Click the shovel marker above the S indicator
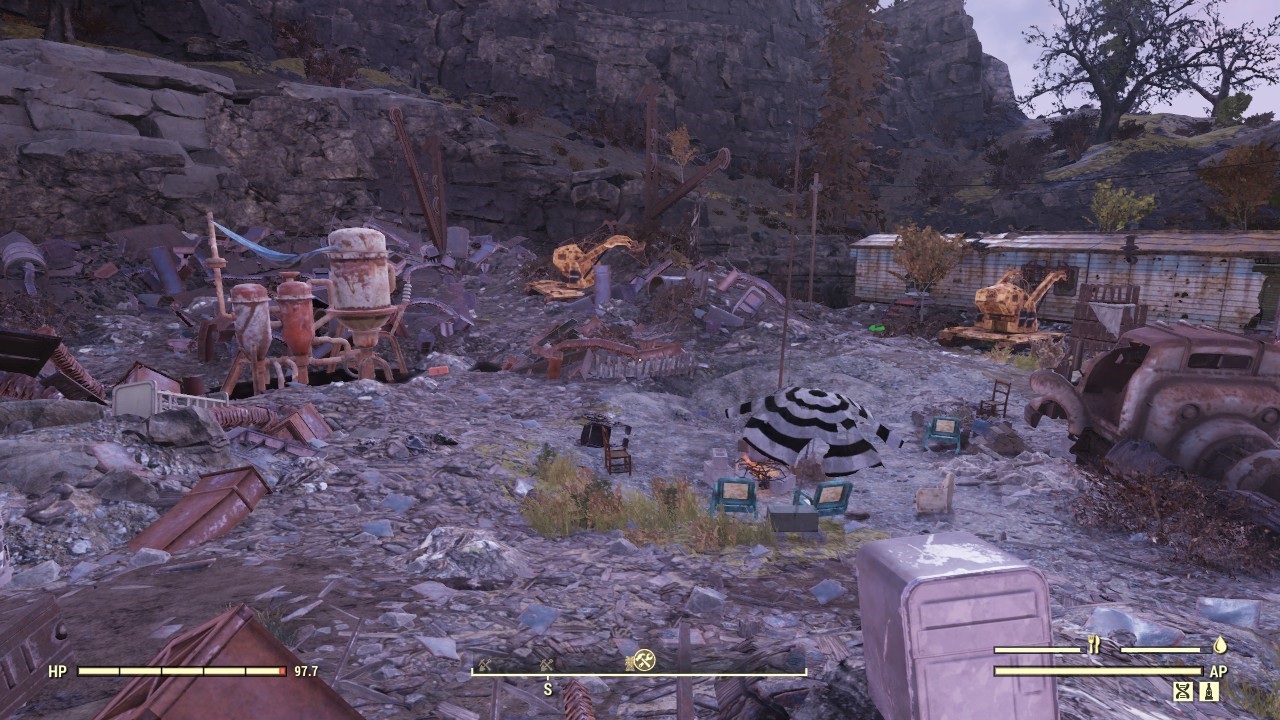Viewport: 1280px width, 720px height. 546,661
